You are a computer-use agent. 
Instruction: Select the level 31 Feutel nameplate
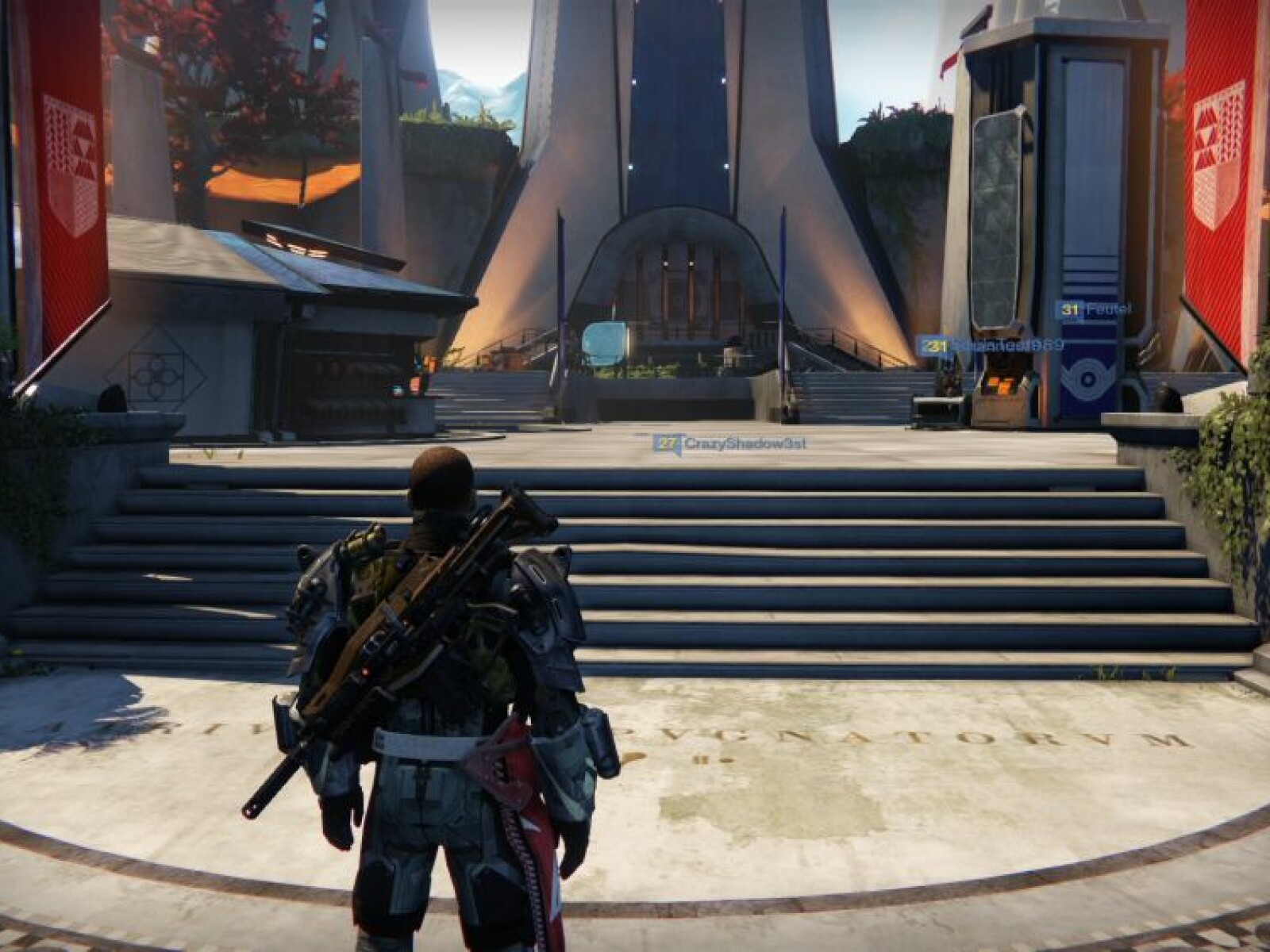point(1094,310)
